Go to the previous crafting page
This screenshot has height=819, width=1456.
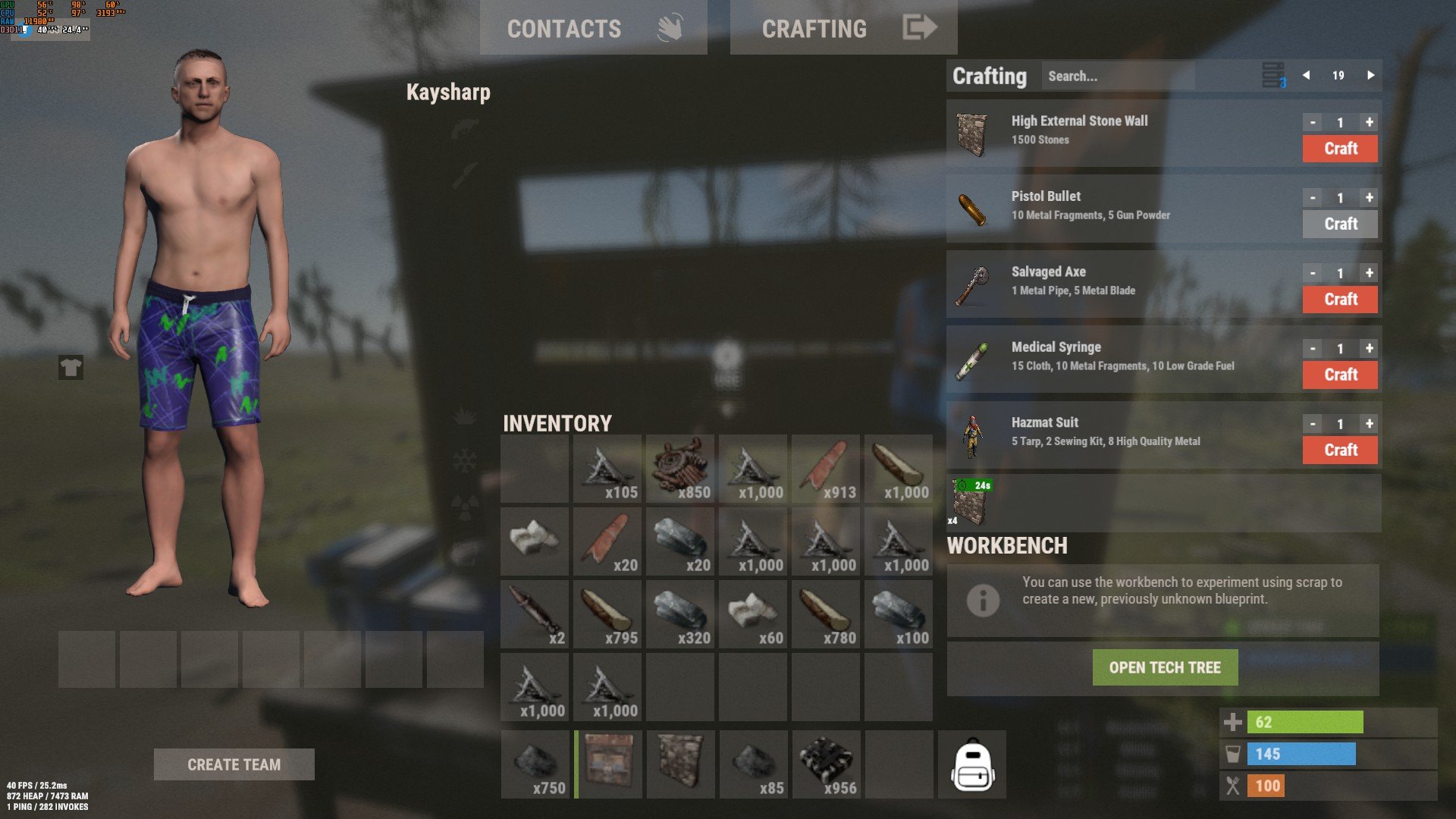(1306, 75)
